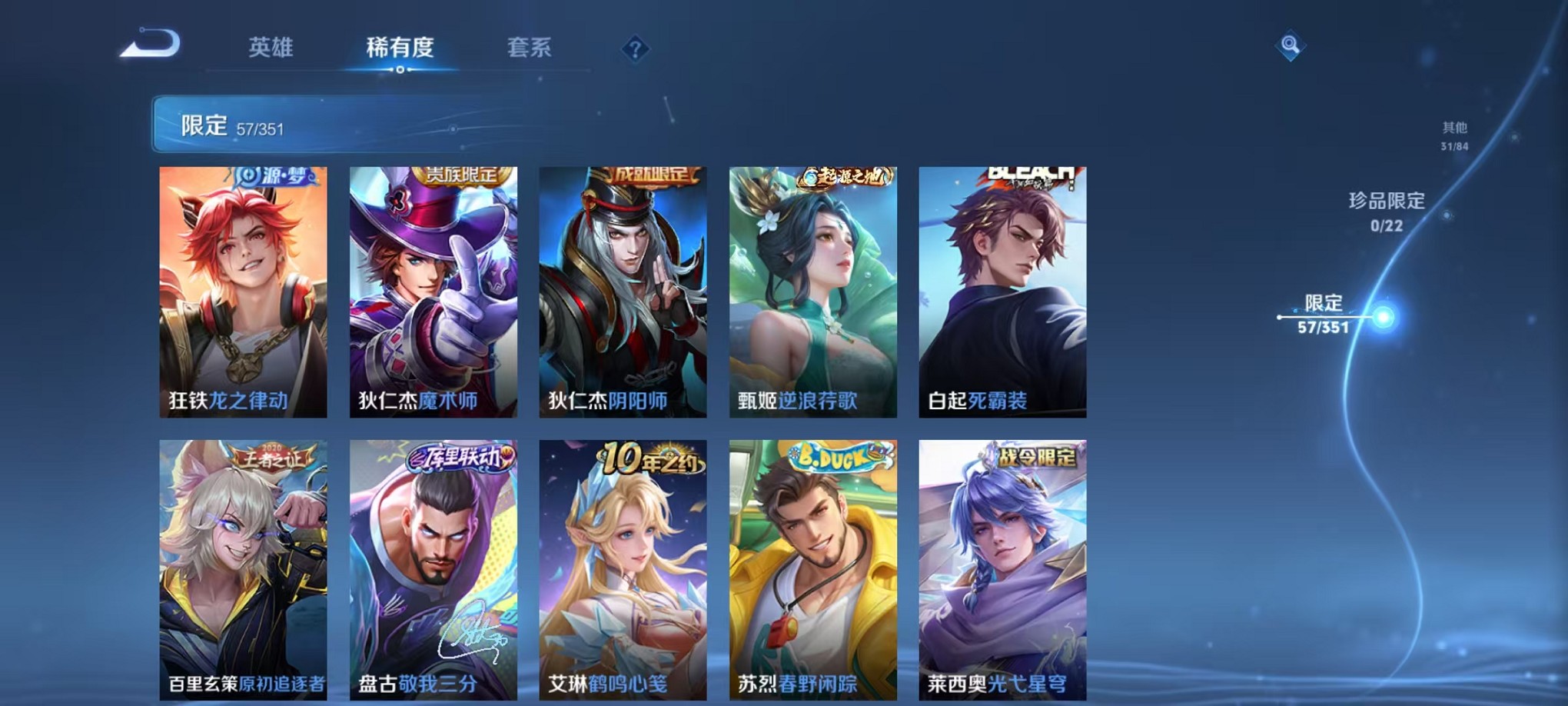Click the 库里联动 badge on 盘古 skin
The image size is (1568, 706).
click(x=460, y=459)
